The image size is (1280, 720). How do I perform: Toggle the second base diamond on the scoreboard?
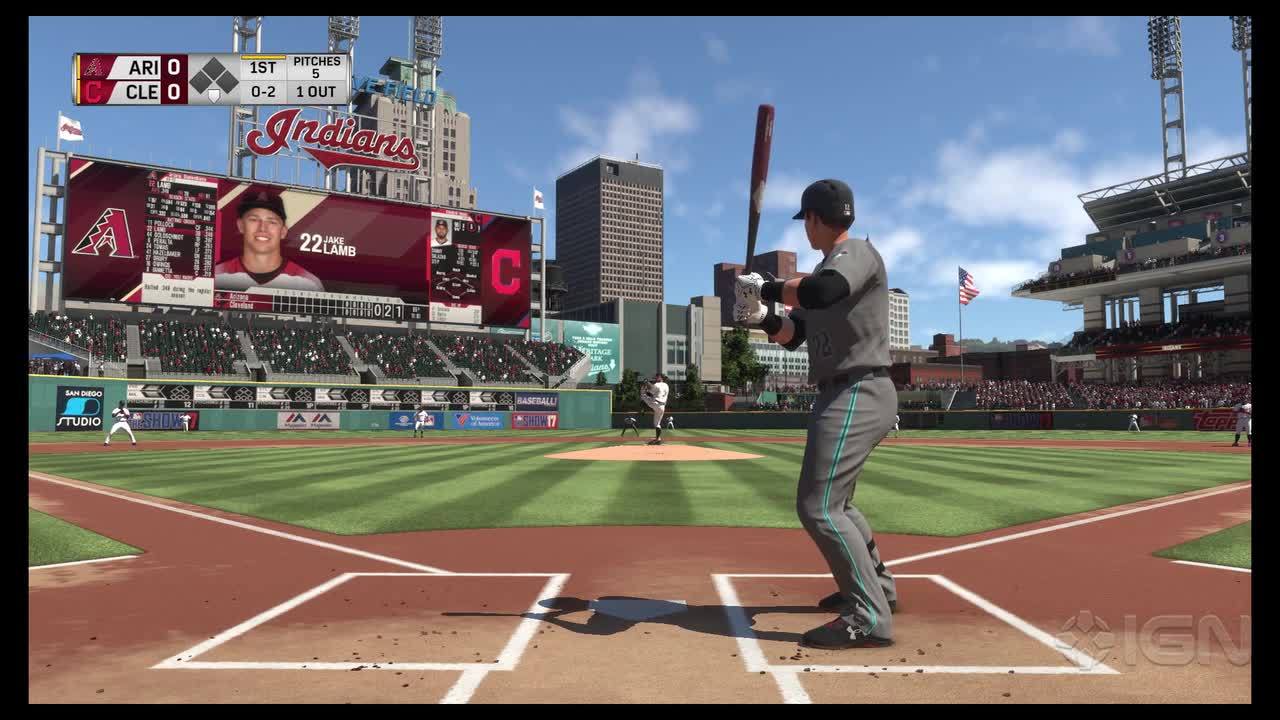coord(213,67)
